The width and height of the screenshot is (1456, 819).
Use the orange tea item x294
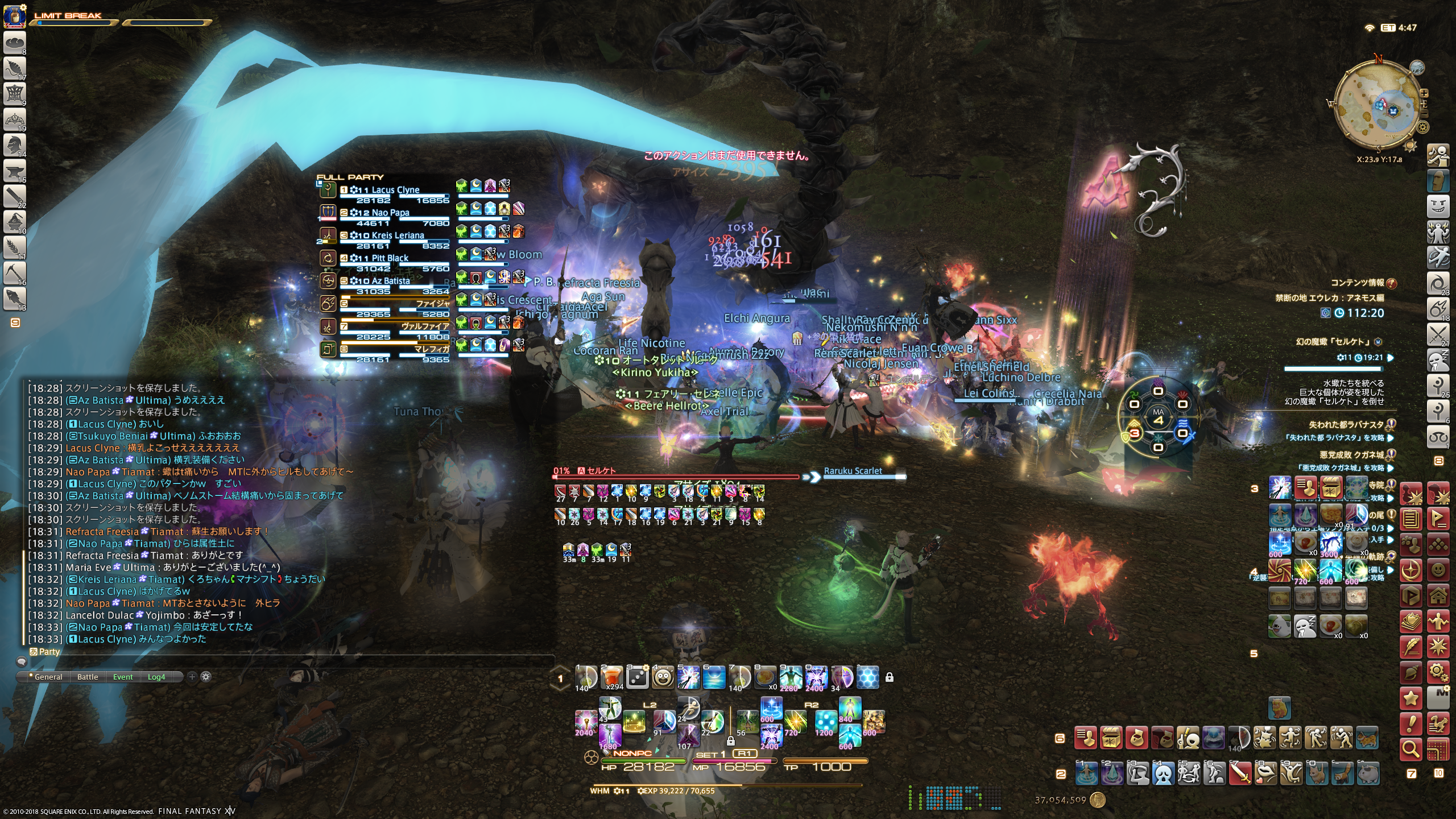[x=611, y=677]
